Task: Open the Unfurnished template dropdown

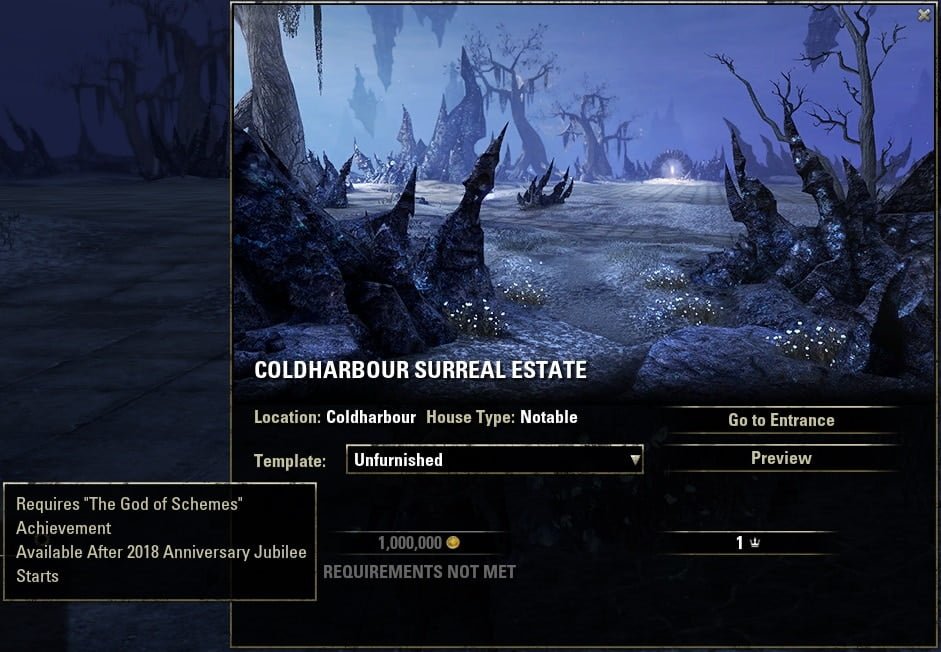Action: click(494, 460)
